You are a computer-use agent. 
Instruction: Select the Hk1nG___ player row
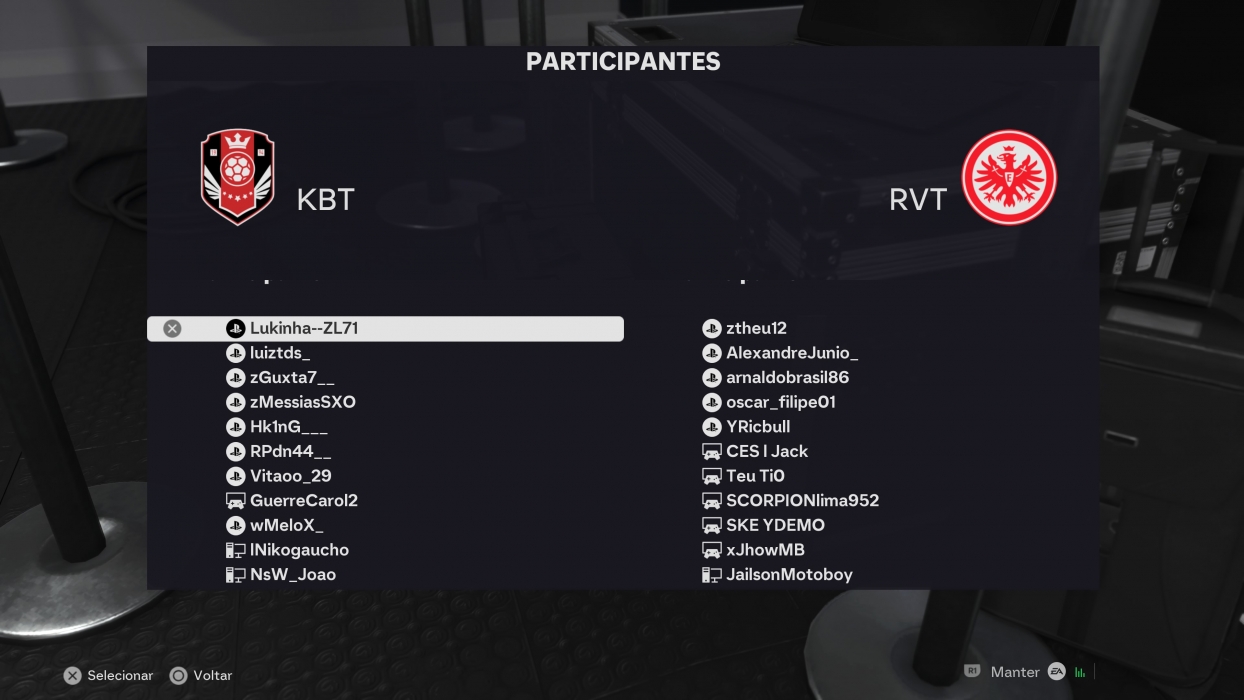click(x=289, y=427)
